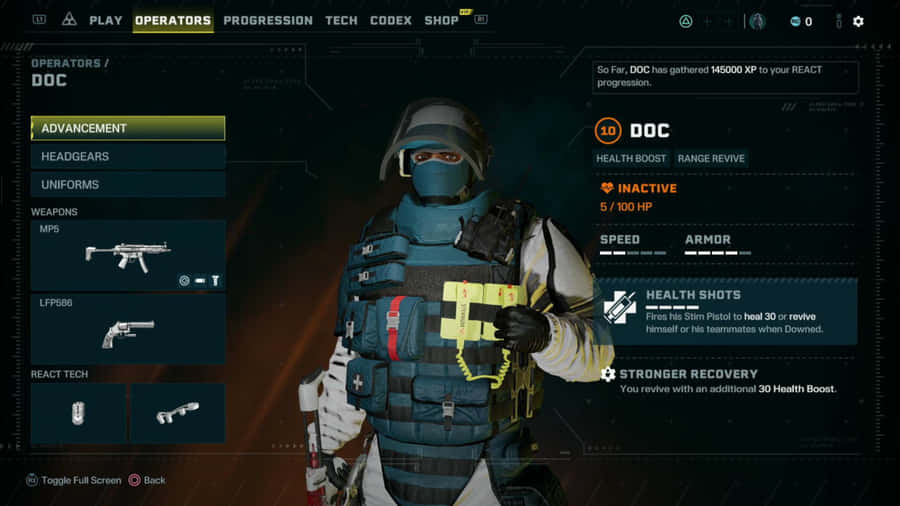The image size is (900, 506).
Task: Go to the Tech tab
Action: pyautogui.click(x=341, y=20)
